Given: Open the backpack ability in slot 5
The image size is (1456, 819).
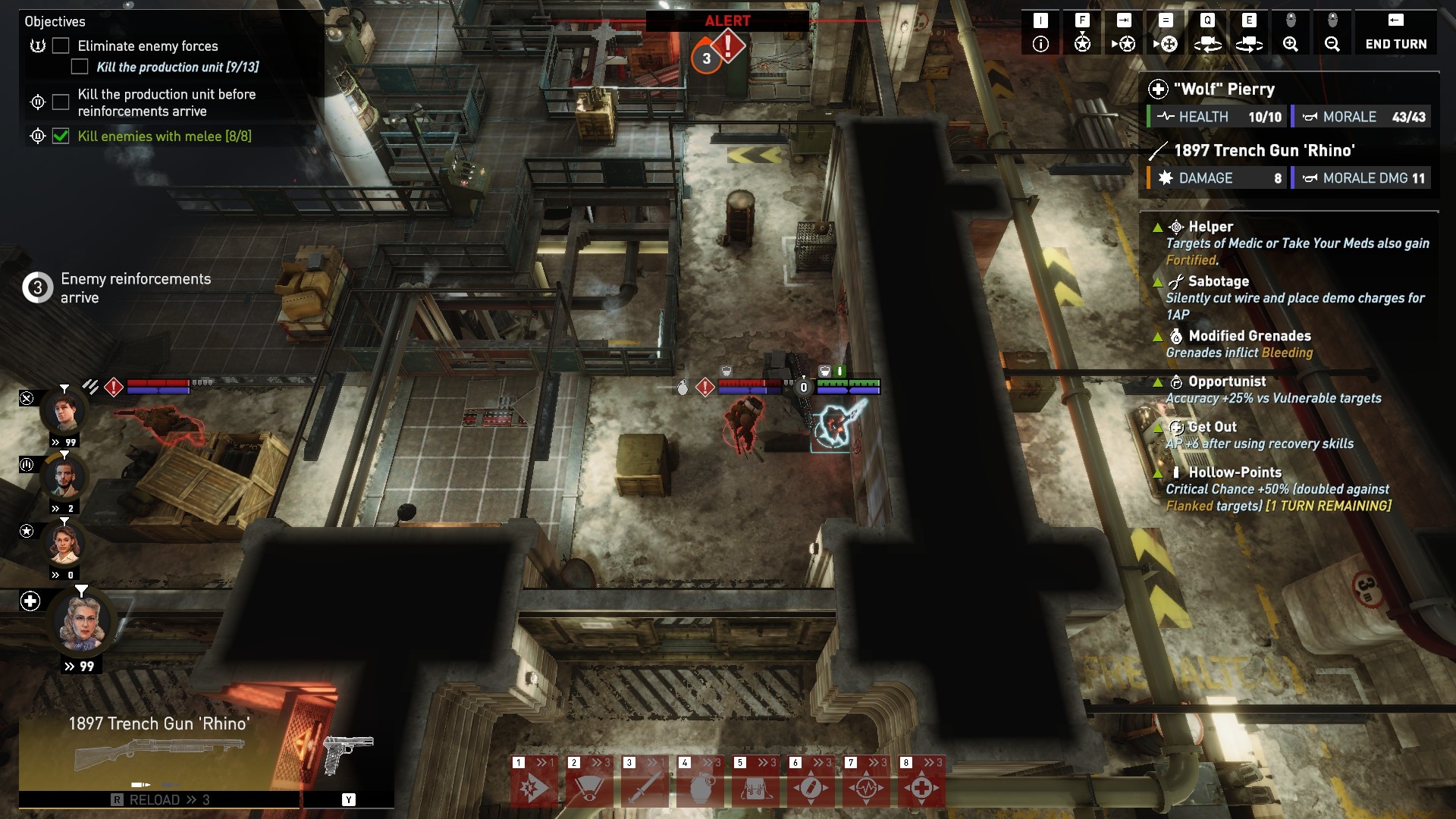Looking at the screenshot, I should (755, 787).
